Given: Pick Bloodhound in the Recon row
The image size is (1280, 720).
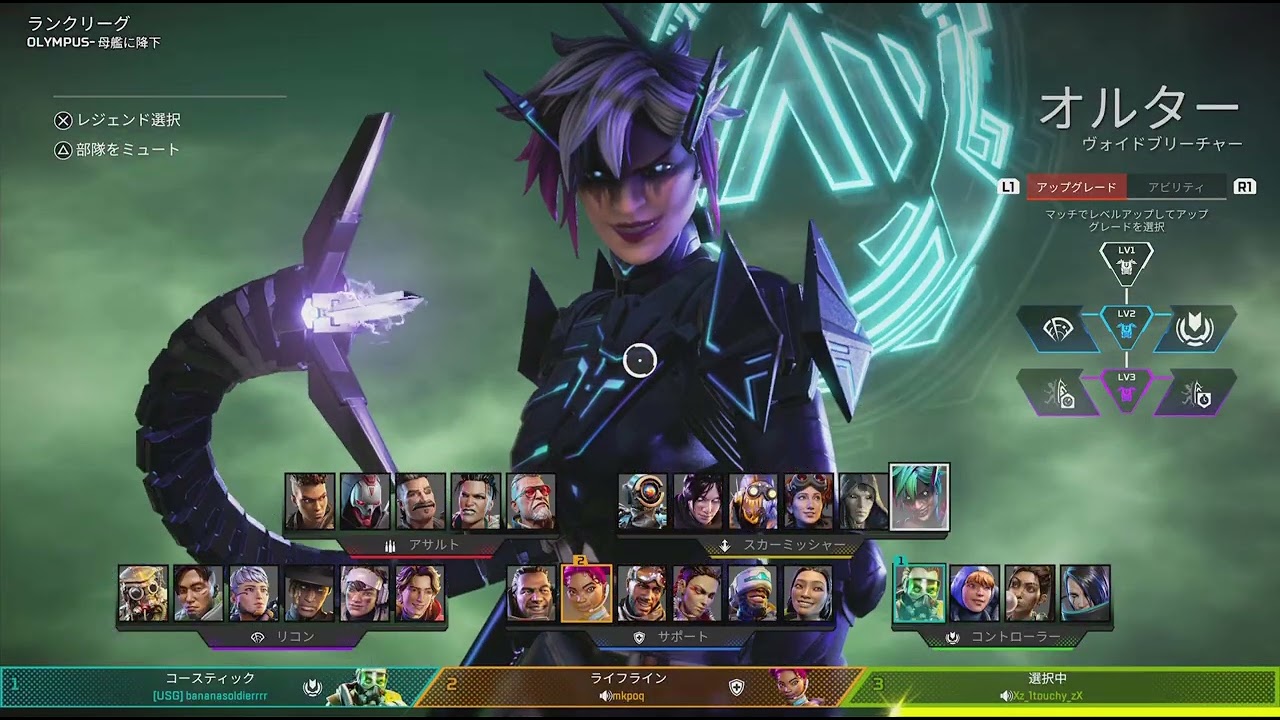Looking at the screenshot, I should 143,593.
